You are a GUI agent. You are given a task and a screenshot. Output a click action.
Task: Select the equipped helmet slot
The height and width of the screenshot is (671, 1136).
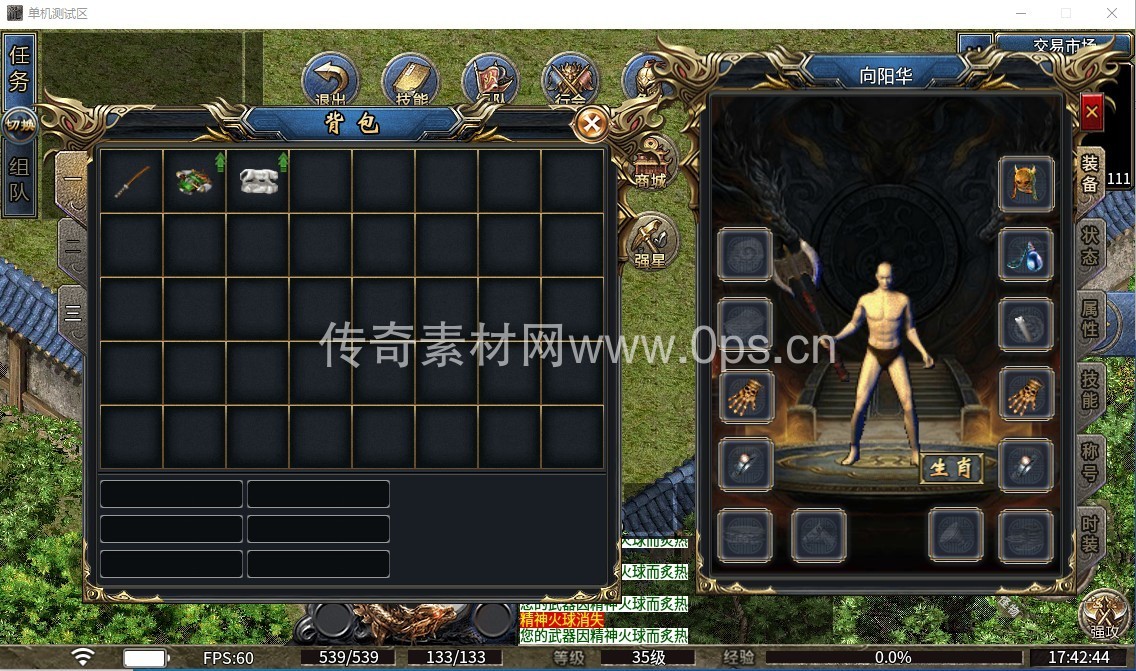[1026, 184]
